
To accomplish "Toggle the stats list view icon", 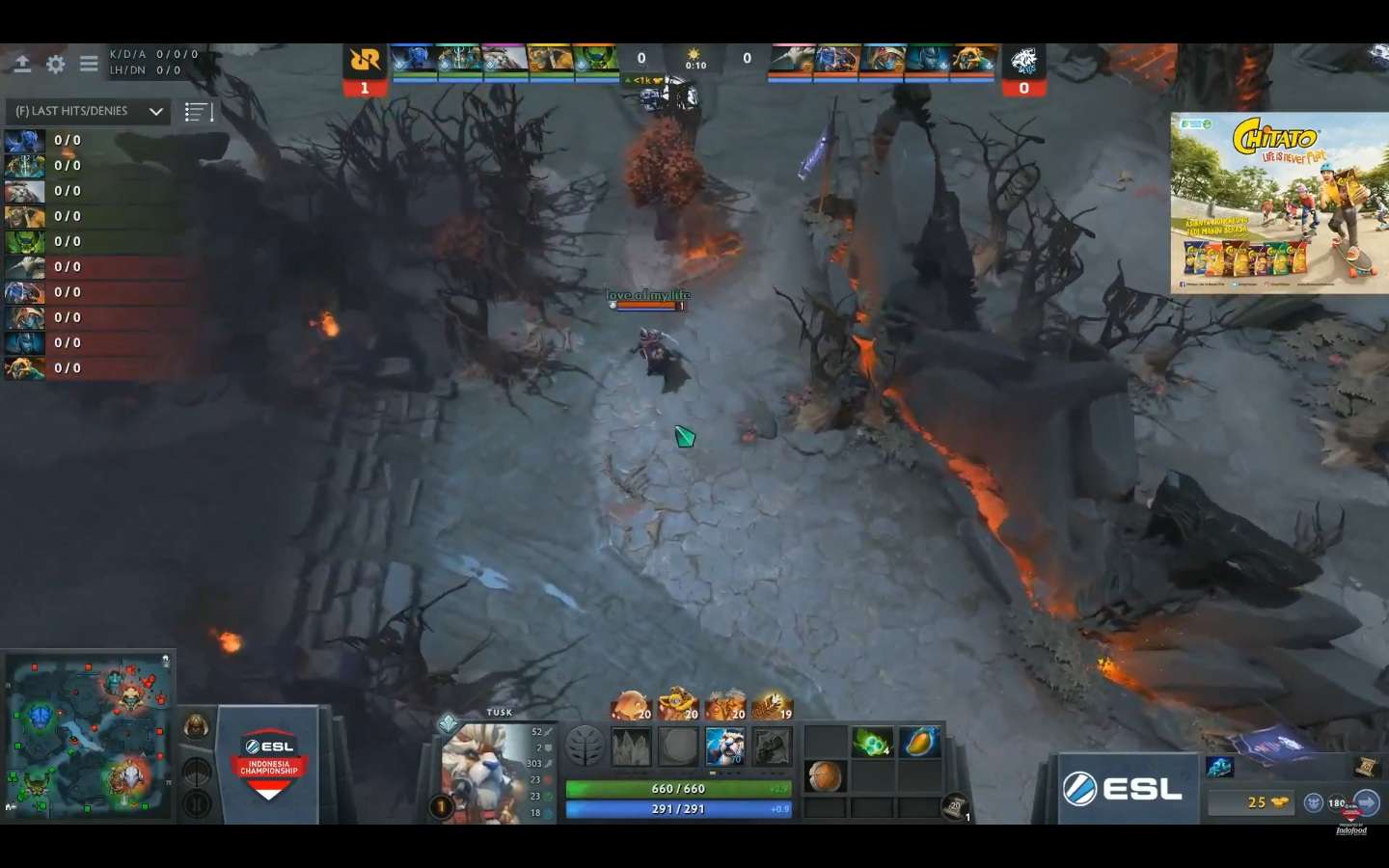I will click(197, 112).
